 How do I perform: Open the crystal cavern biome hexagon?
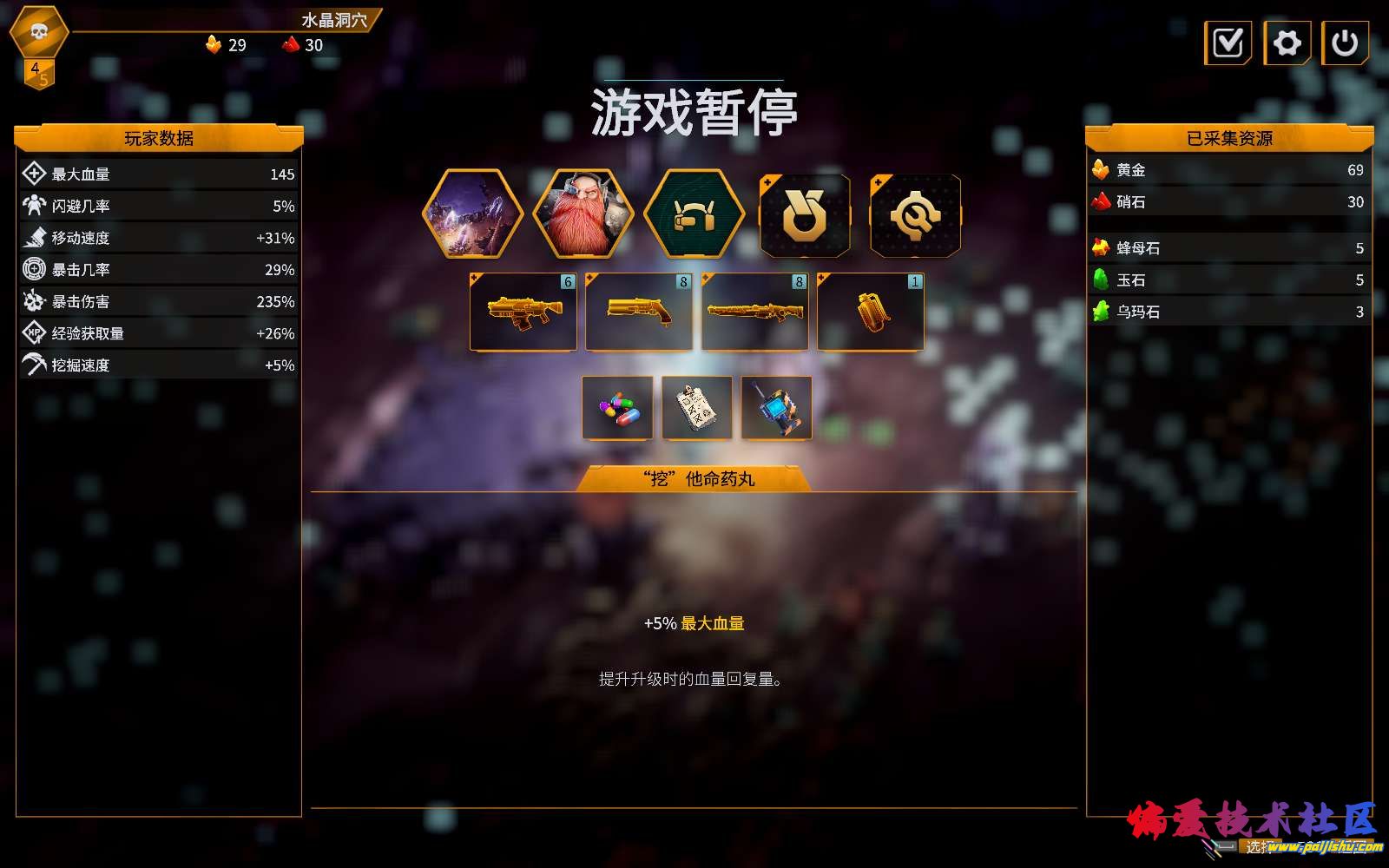tap(478, 214)
